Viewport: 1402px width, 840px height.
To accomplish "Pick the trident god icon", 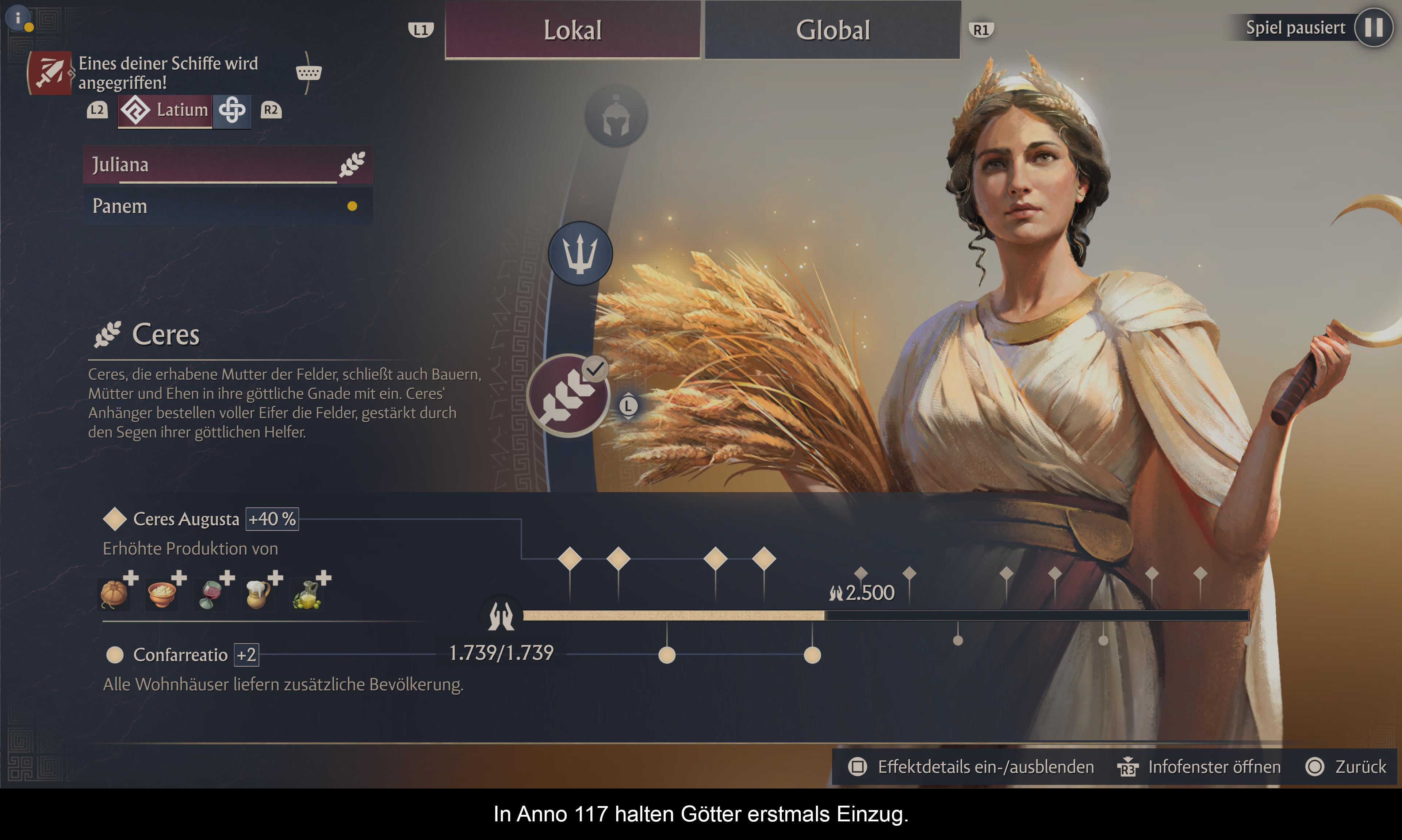I will tap(580, 253).
